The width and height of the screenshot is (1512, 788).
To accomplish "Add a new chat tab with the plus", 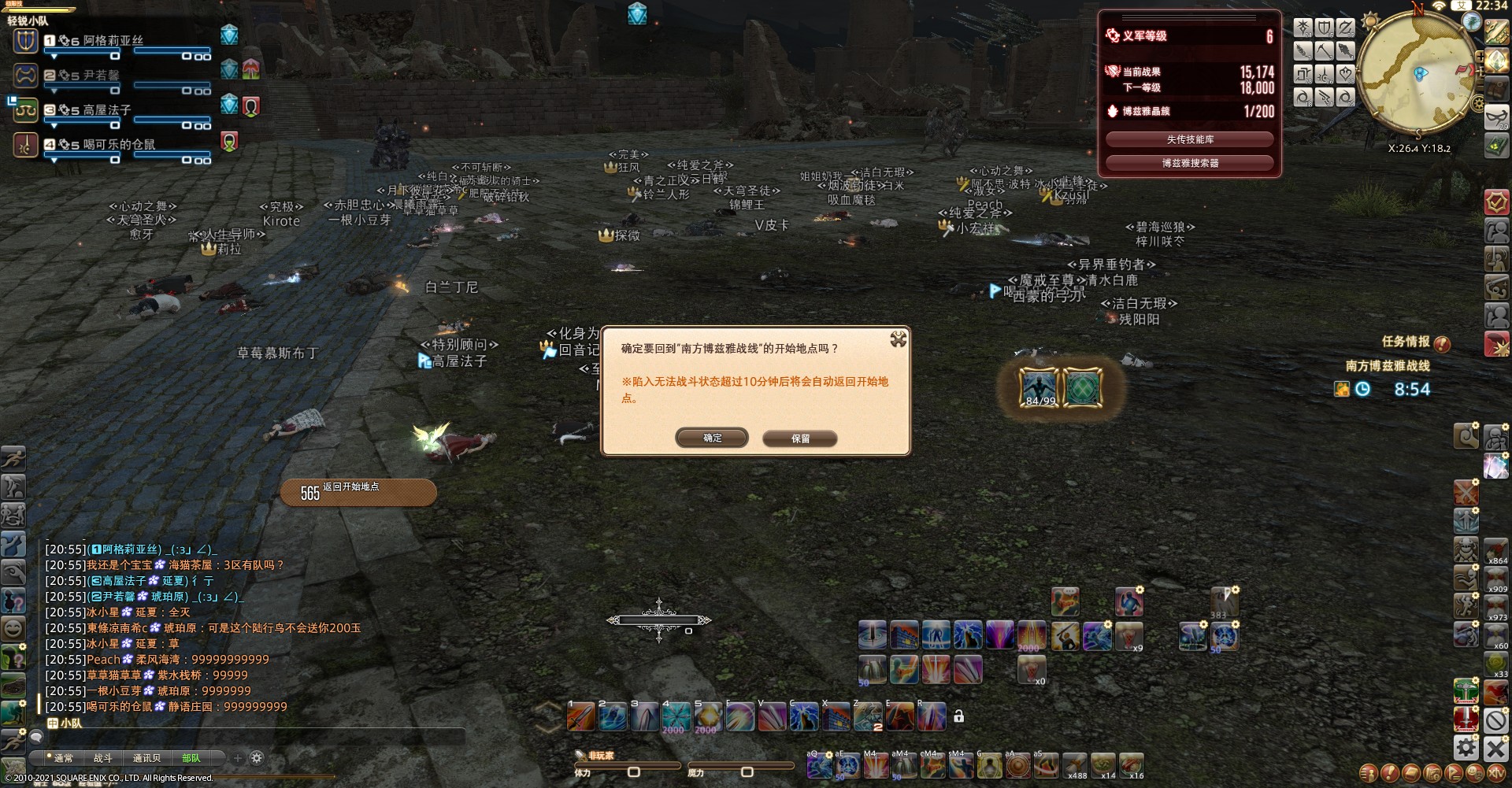I will pos(238,758).
